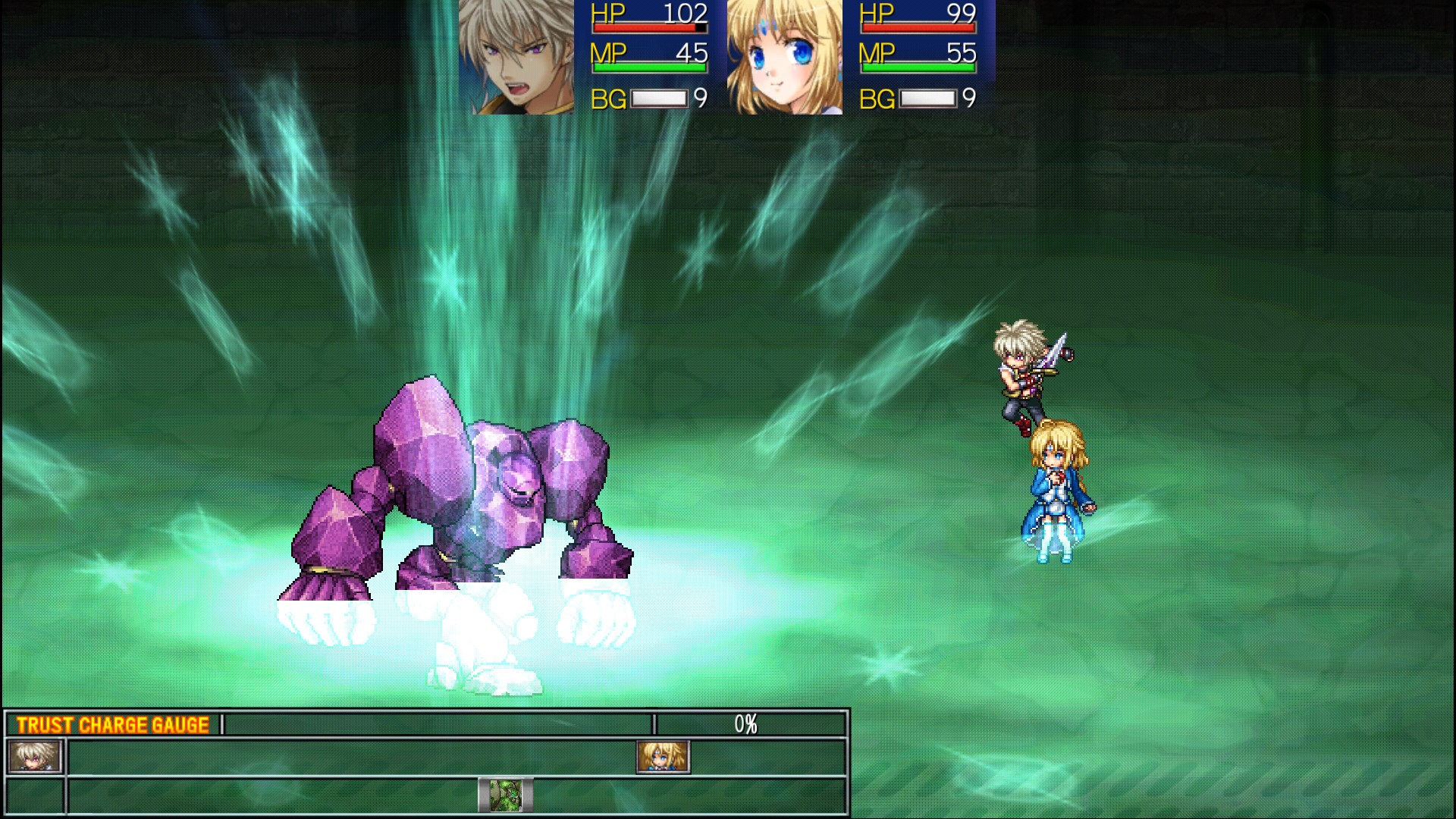The height and width of the screenshot is (819, 1456).
Task: Select the blonde girl's portrait in the party panel
Action: (x=784, y=57)
